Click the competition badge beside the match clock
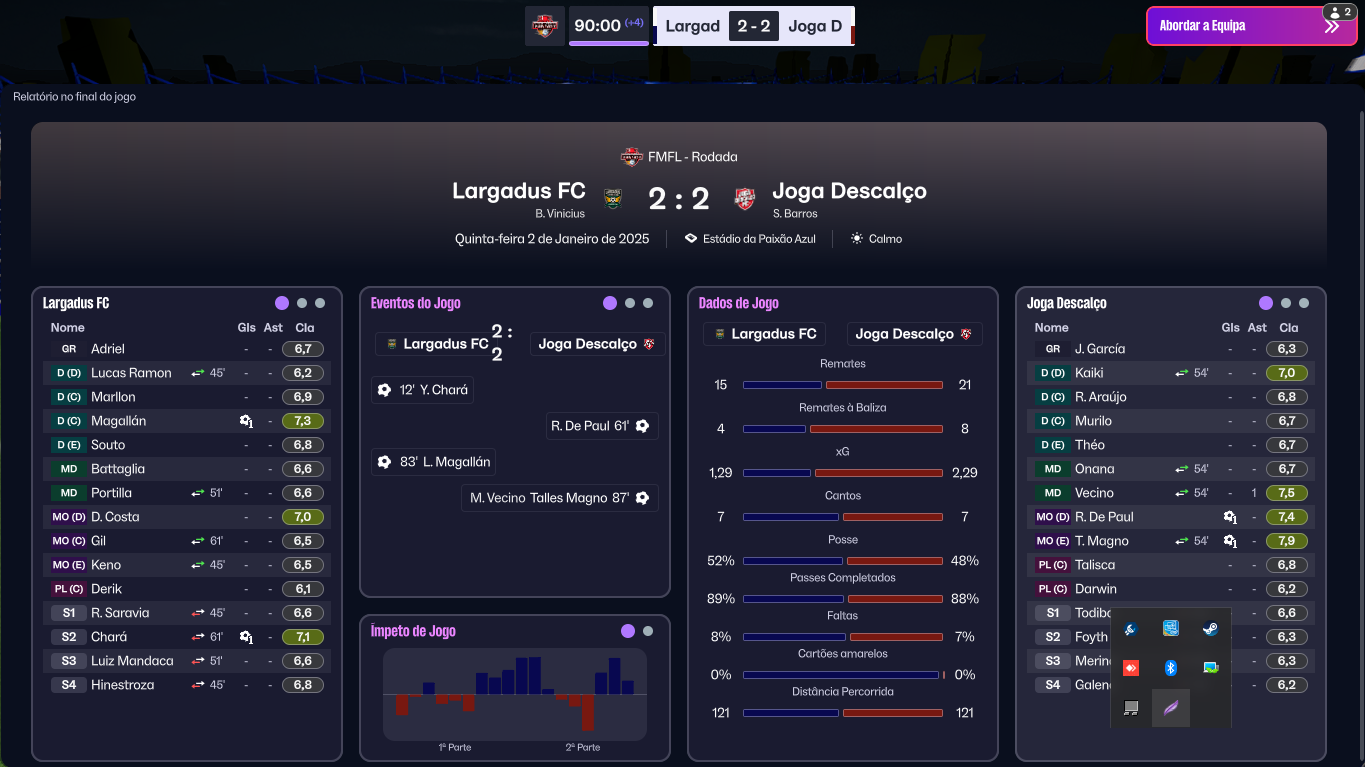Screen dimensions: 1365x767 tap(545, 26)
